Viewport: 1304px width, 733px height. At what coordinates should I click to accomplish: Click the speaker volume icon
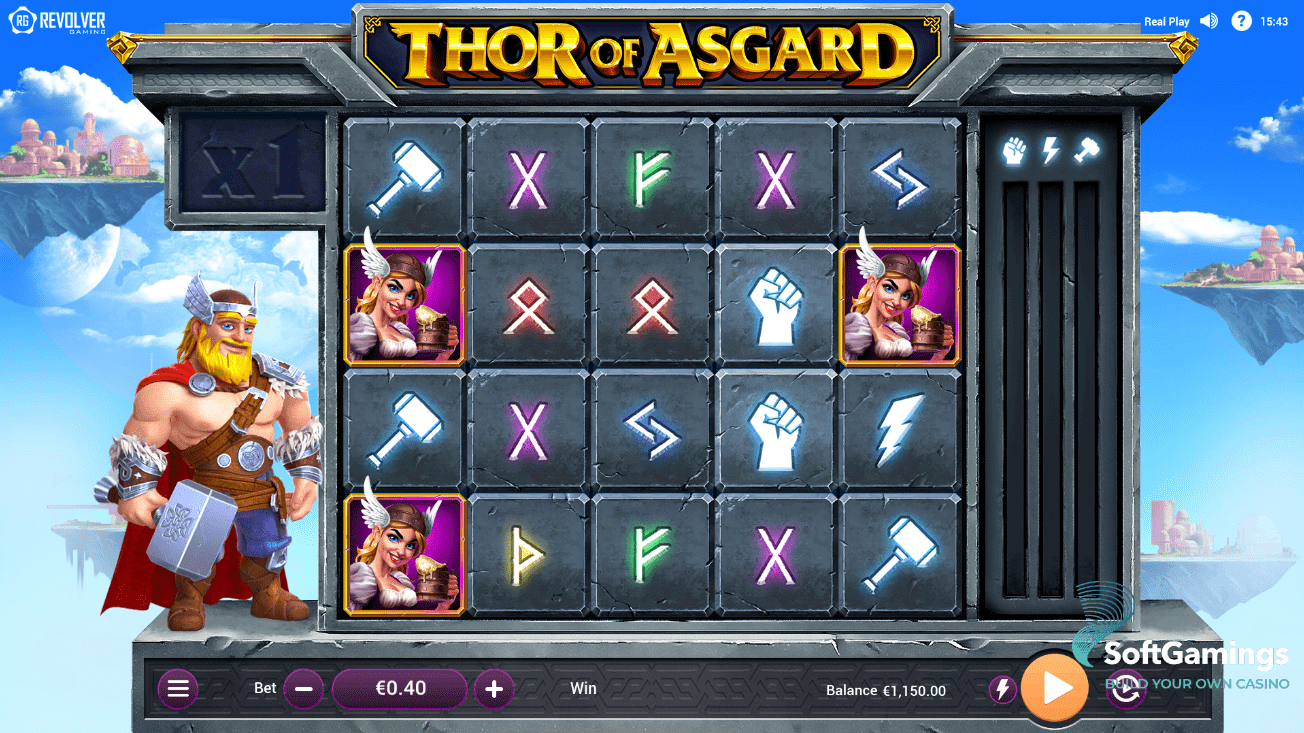click(x=1208, y=20)
